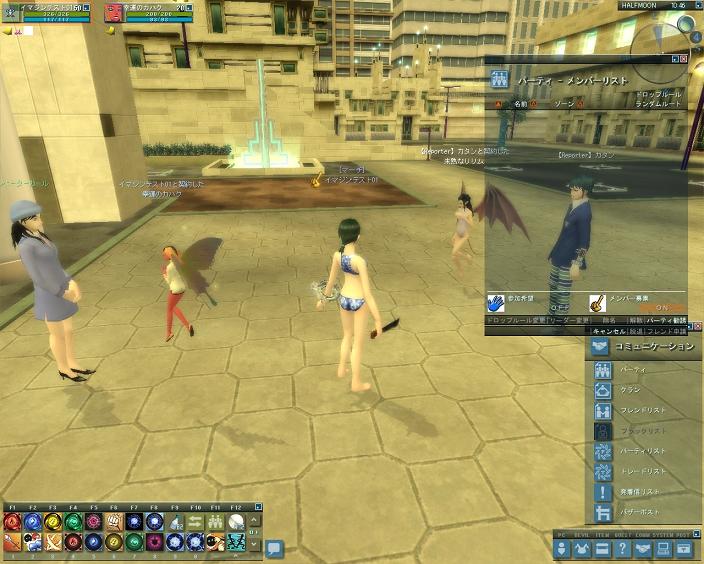Open the QUEST question-mark icon

[622, 548]
